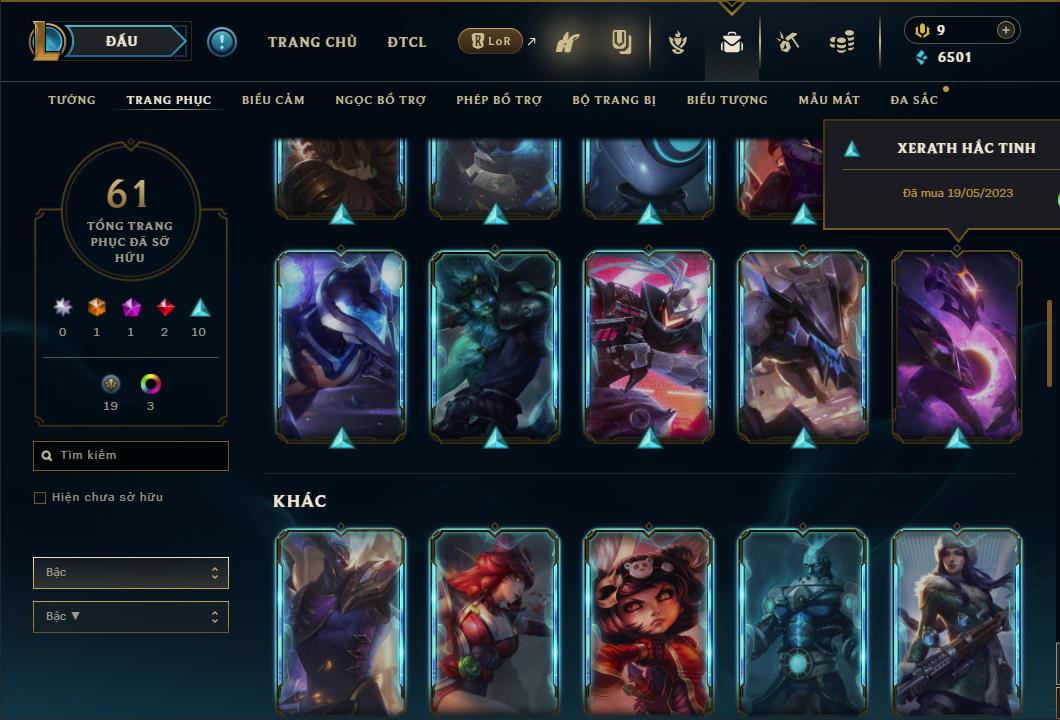Open the store coins icon
Image resolution: width=1060 pixels, height=720 pixels.
point(842,42)
